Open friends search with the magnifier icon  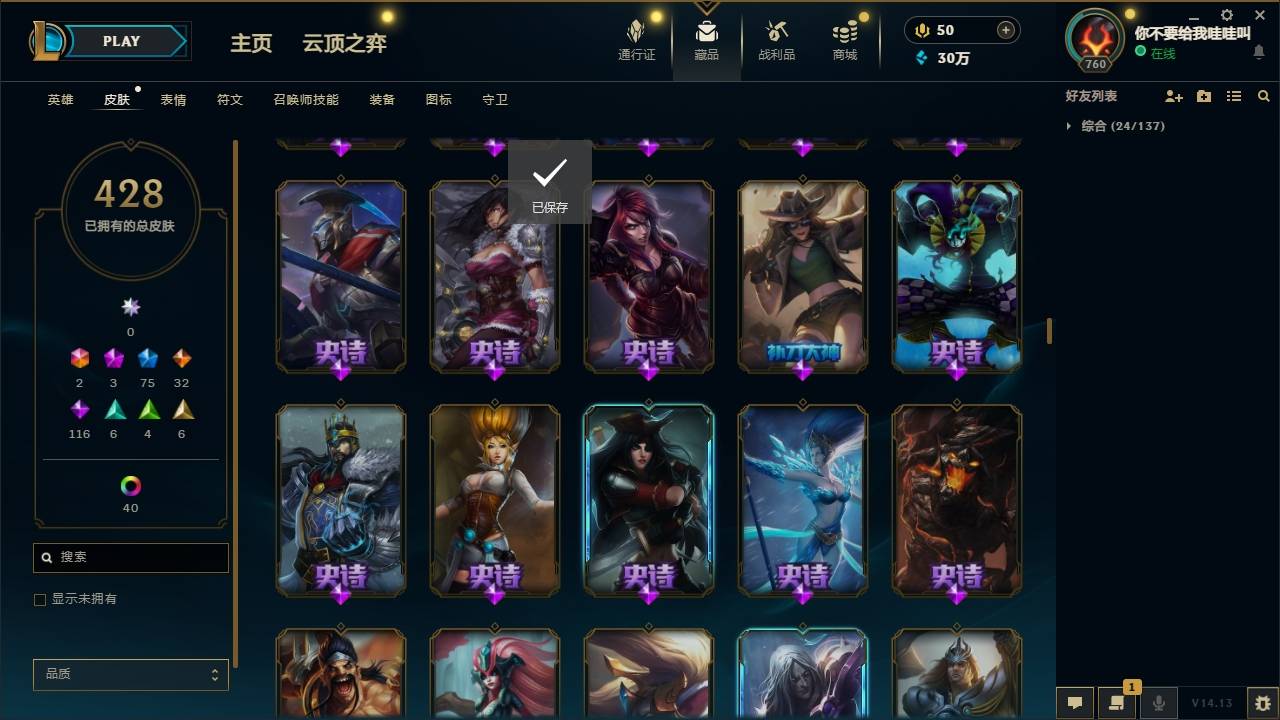click(x=1264, y=96)
